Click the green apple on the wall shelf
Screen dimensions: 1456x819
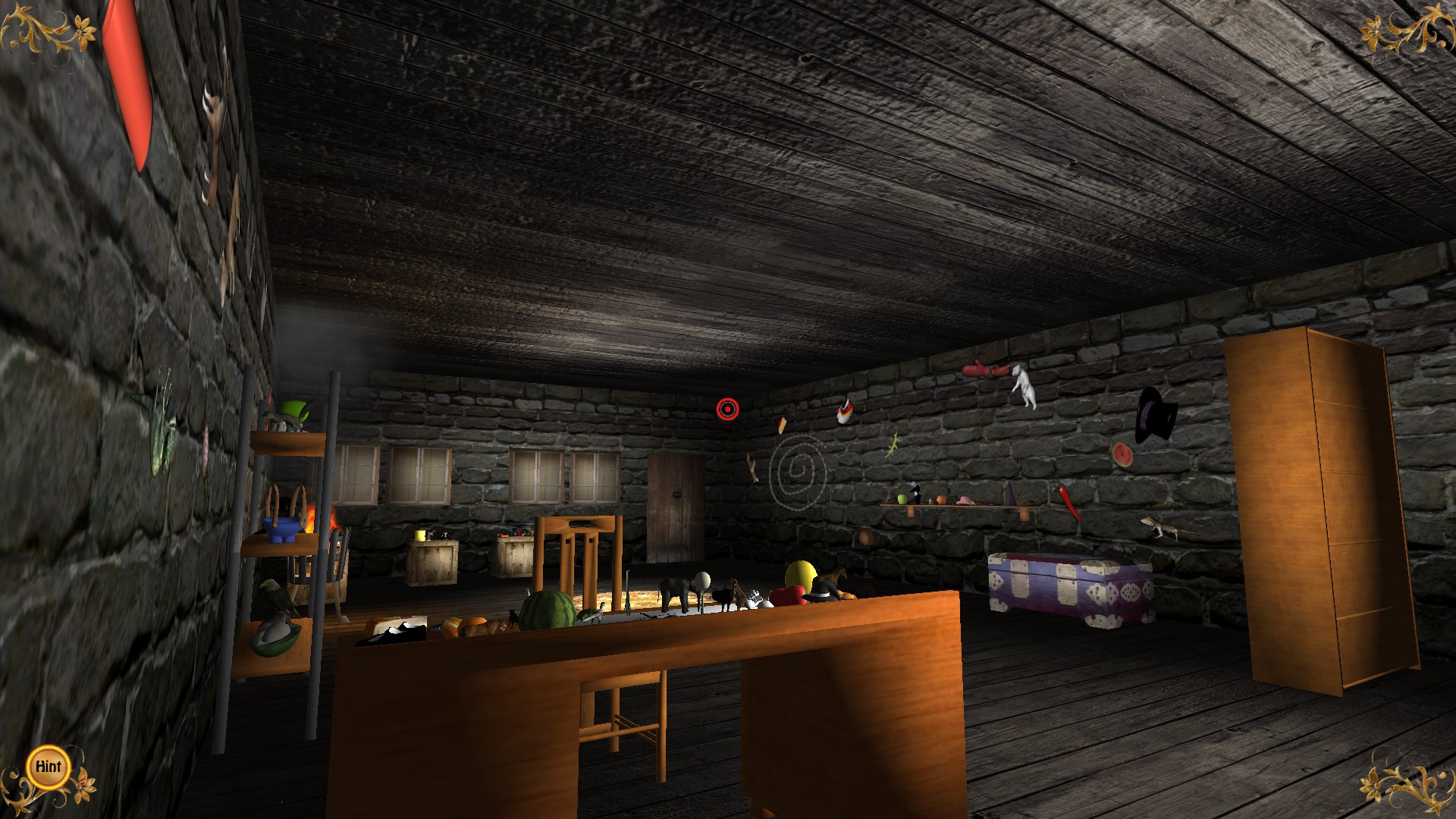click(902, 497)
